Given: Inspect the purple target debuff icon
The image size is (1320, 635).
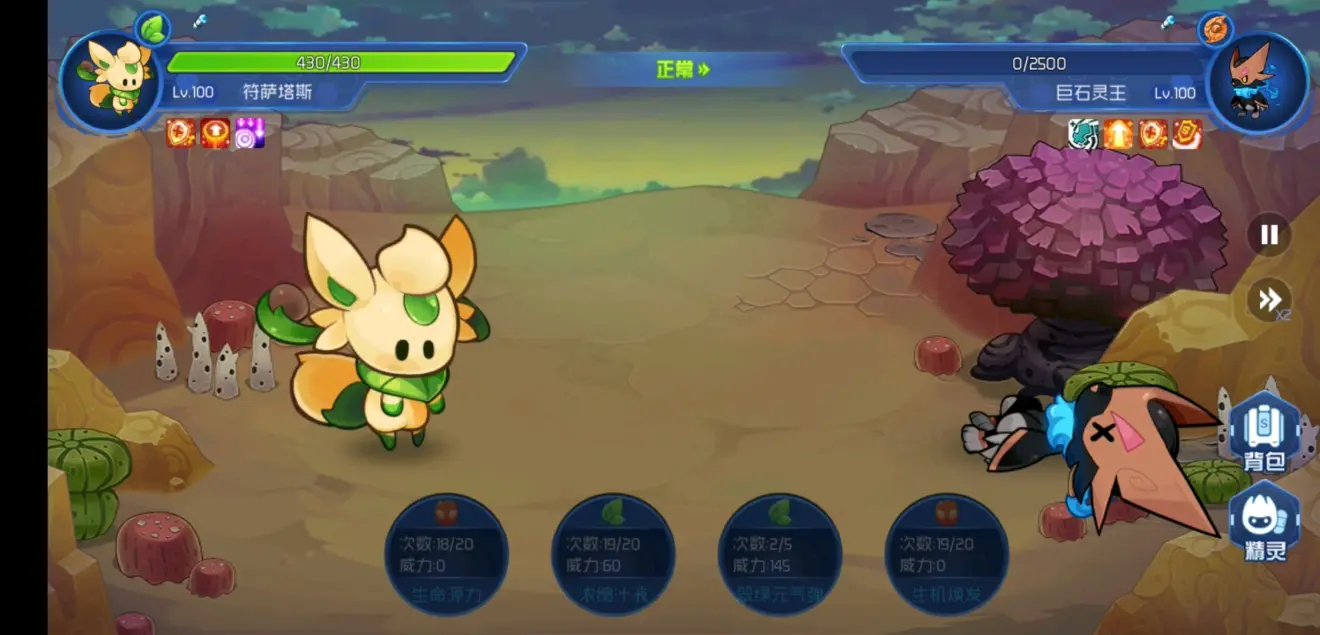Looking at the screenshot, I should coord(249,133).
